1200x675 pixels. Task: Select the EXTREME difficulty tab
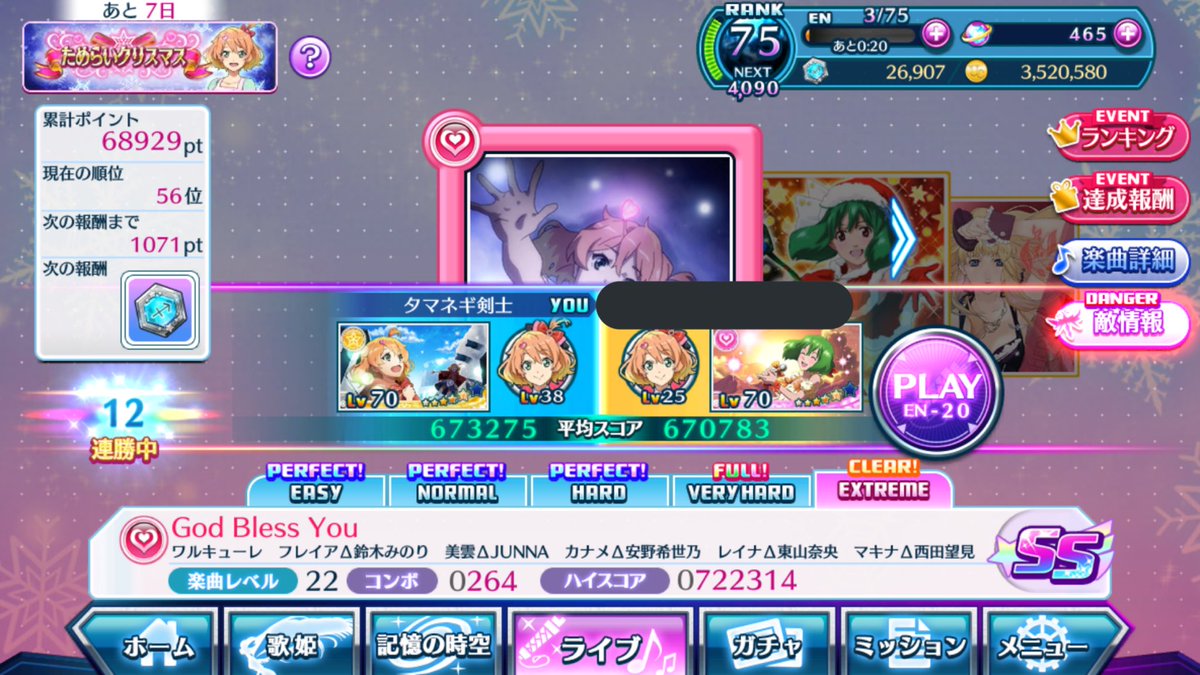coord(882,485)
